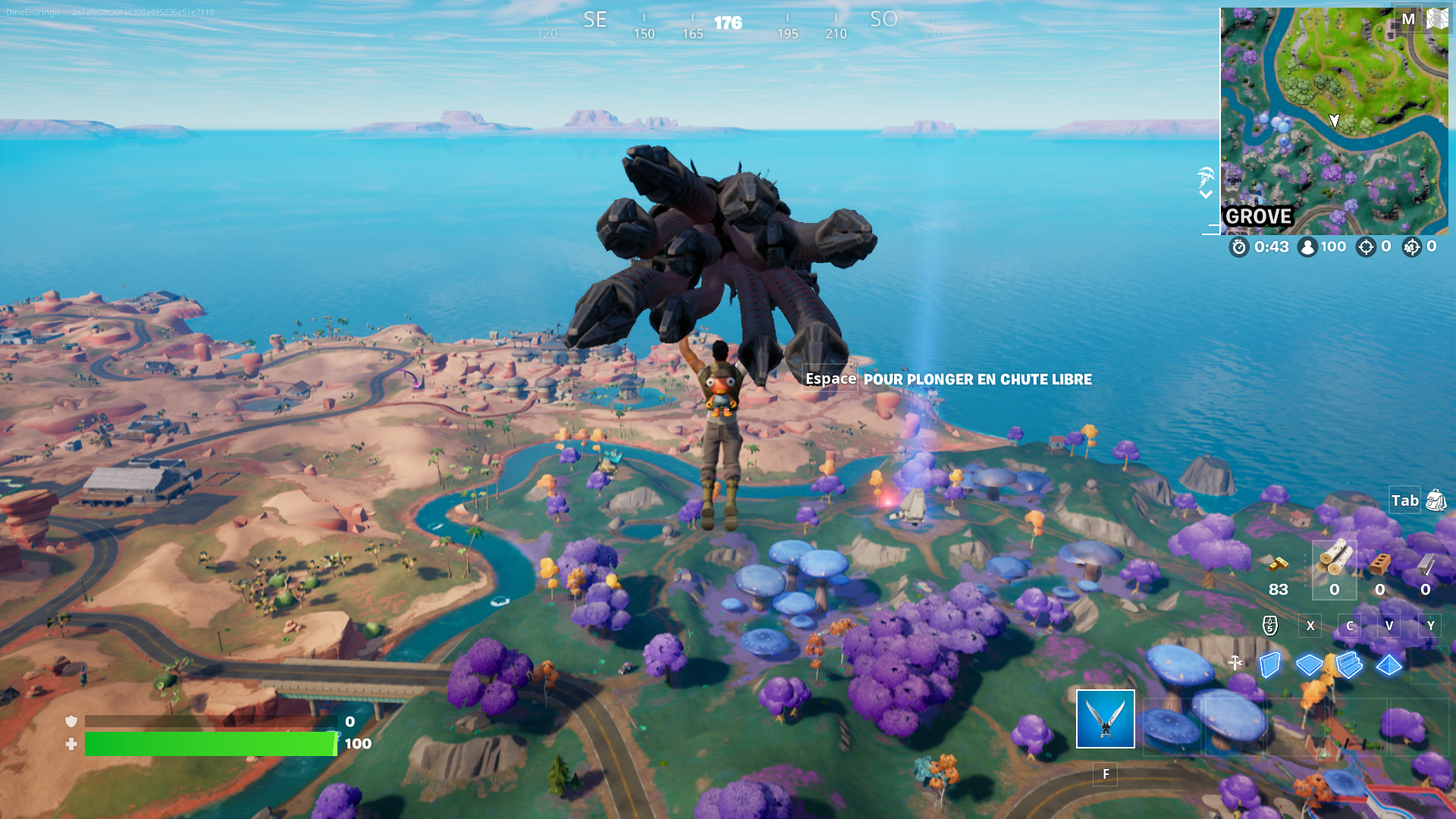This screenshot has height=819, width=1456.
Task: Click the team eliminations icon
Action: [x=1410, y=246]
